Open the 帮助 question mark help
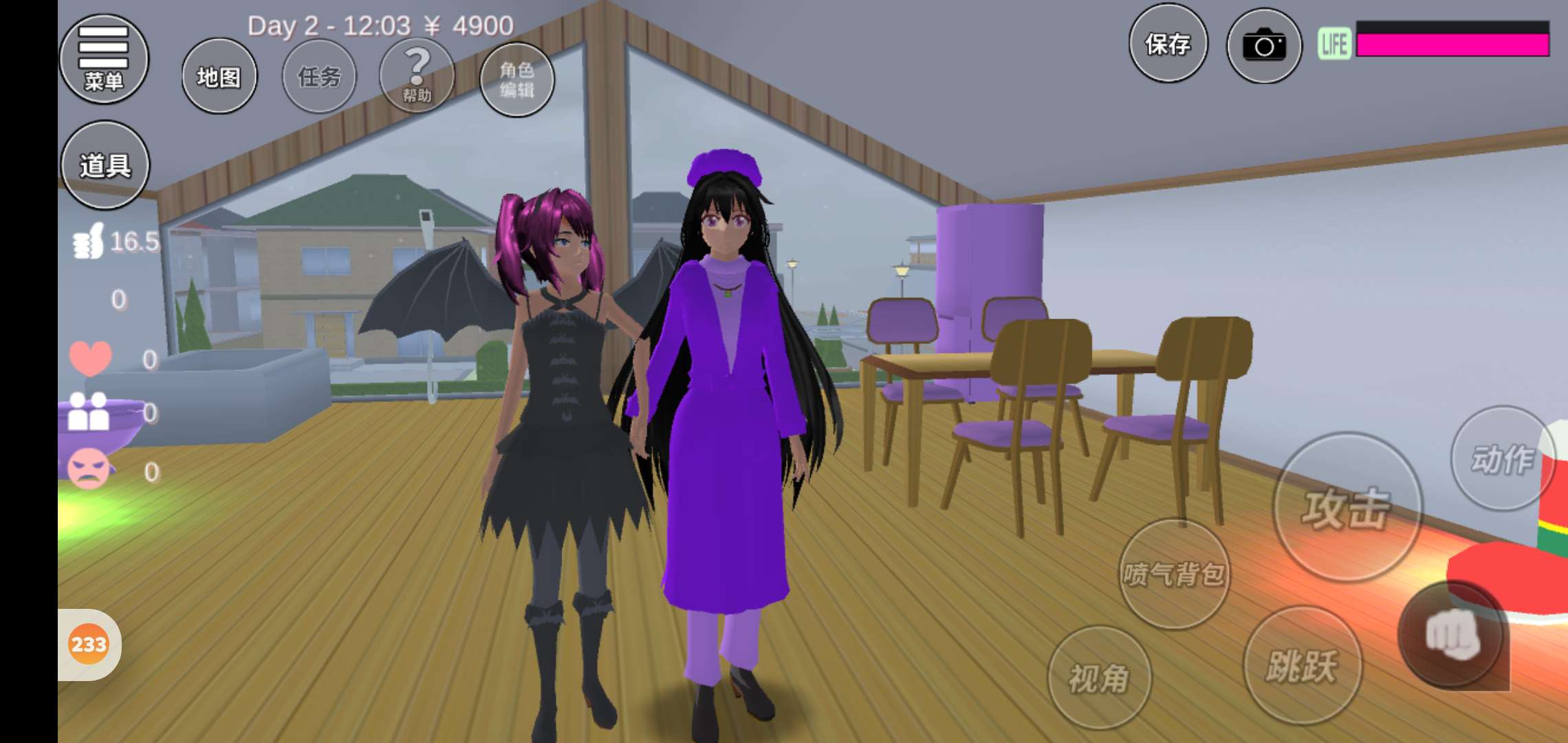Viewport: 1568px width, 743px height. click(417, 76)
